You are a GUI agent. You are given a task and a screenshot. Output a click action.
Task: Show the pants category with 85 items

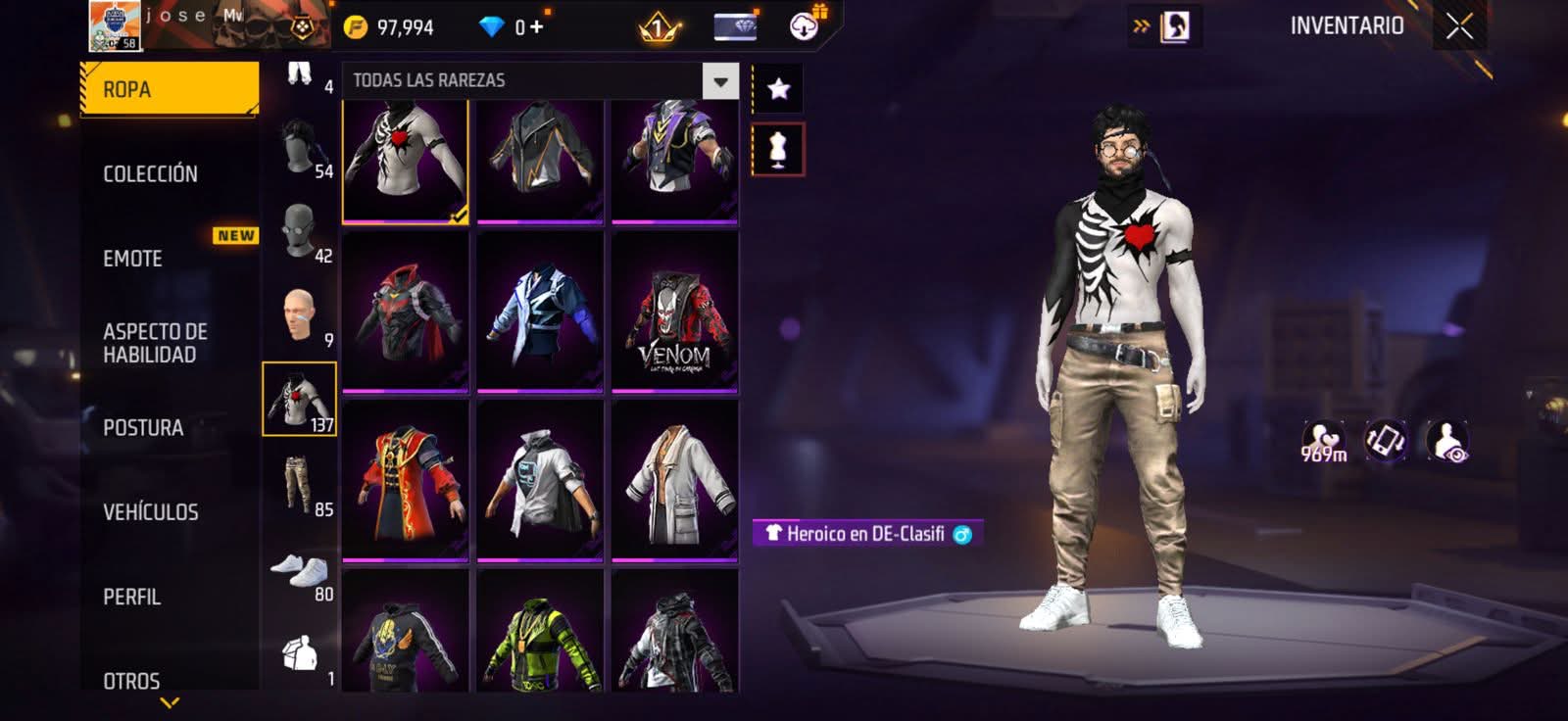pyautogui.click(x=299, y=485)
